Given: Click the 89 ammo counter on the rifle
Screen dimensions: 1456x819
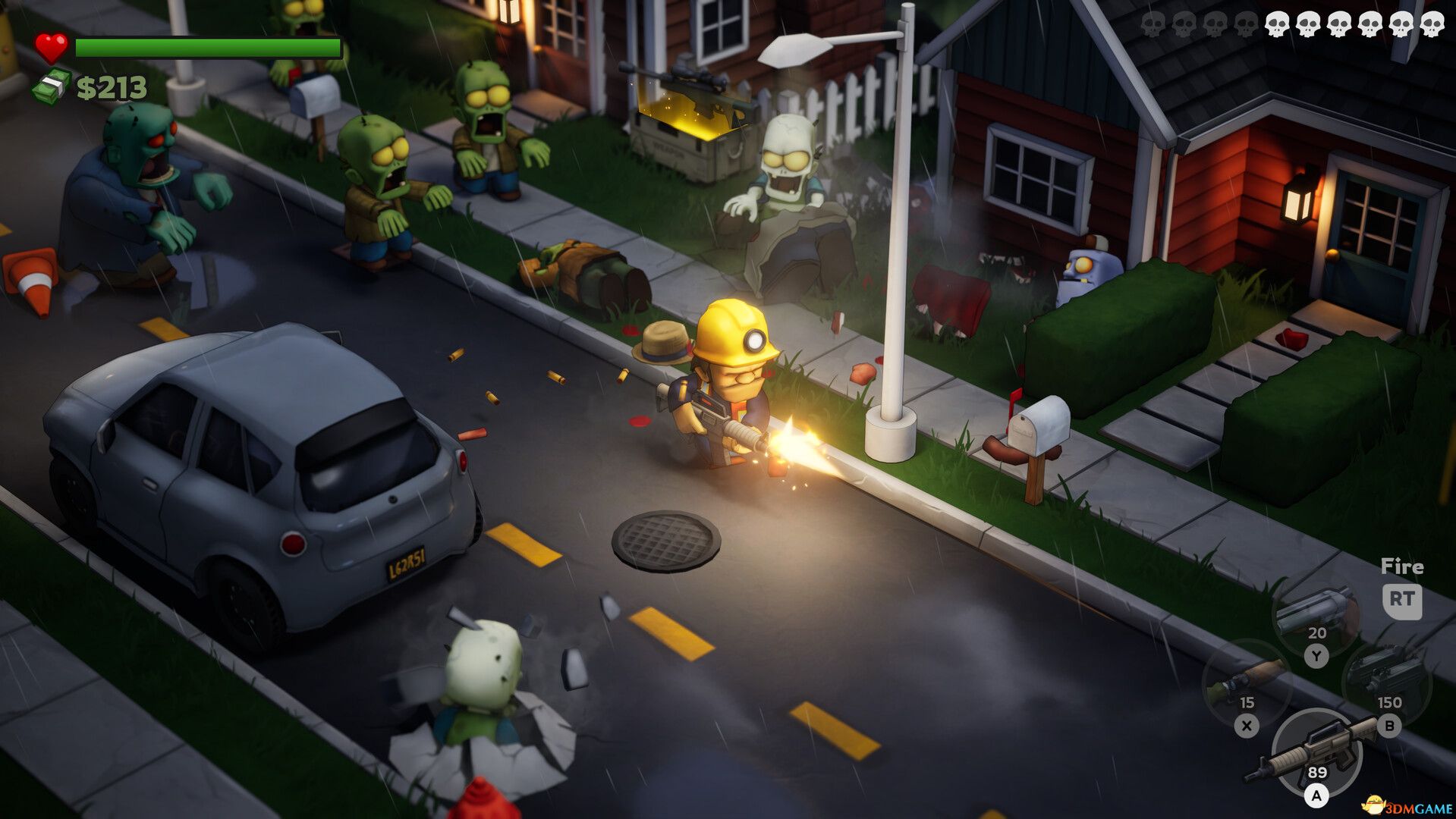Looking at the screenshot, I should pos(1318,773).
